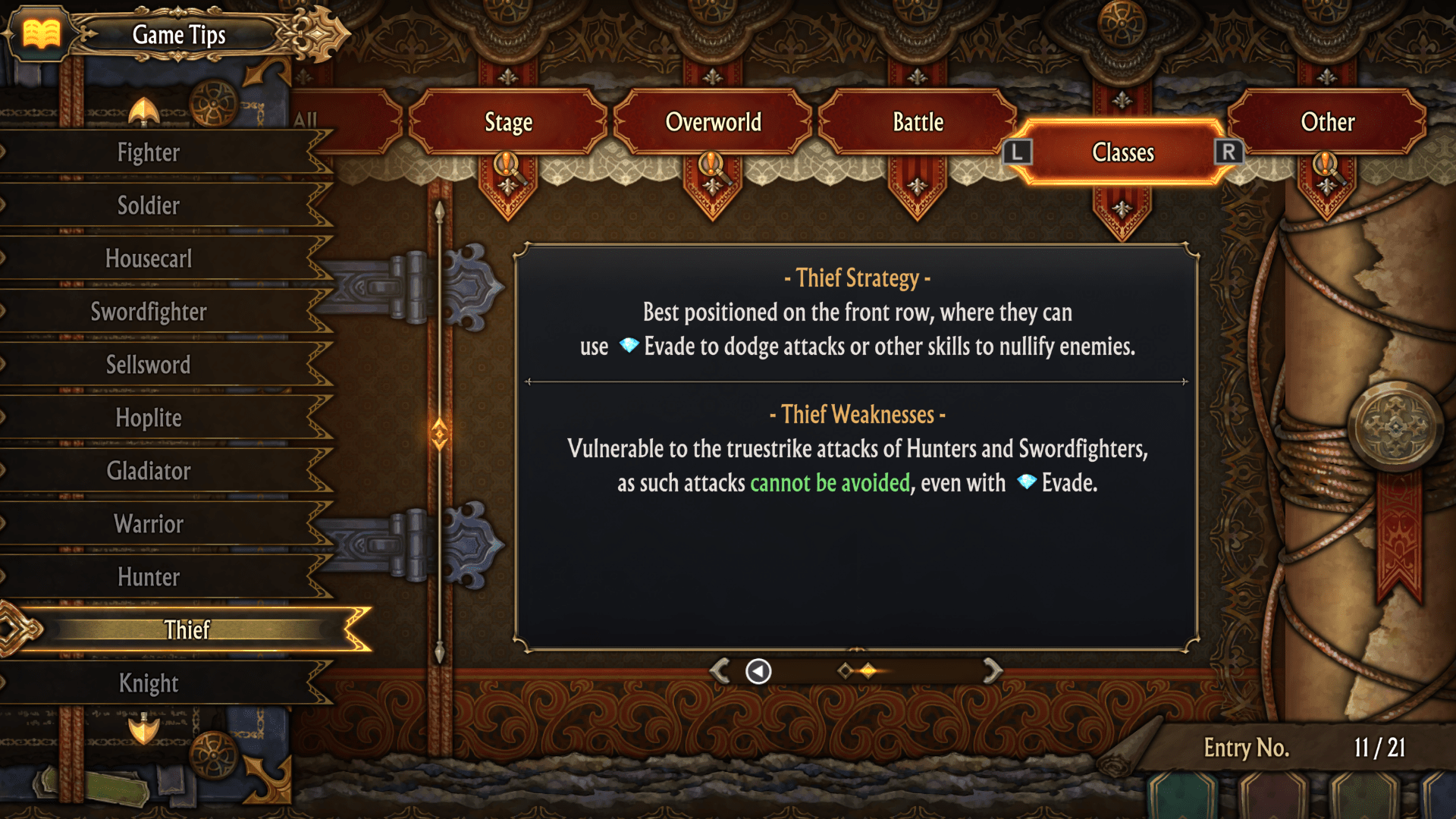This screenshot has width=1456, height=819.
Task: Select Hunter in the class list
Action: (149, 577)
